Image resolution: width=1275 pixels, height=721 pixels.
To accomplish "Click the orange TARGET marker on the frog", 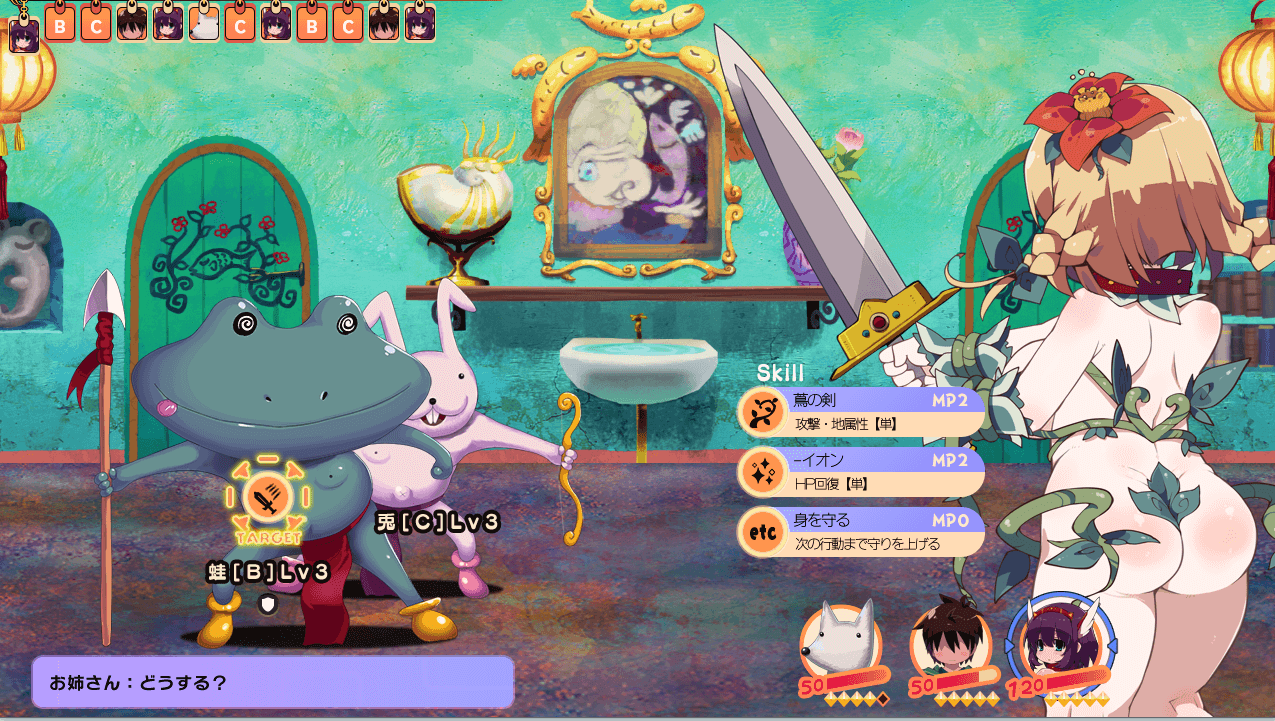I will (x=268, y=498).
